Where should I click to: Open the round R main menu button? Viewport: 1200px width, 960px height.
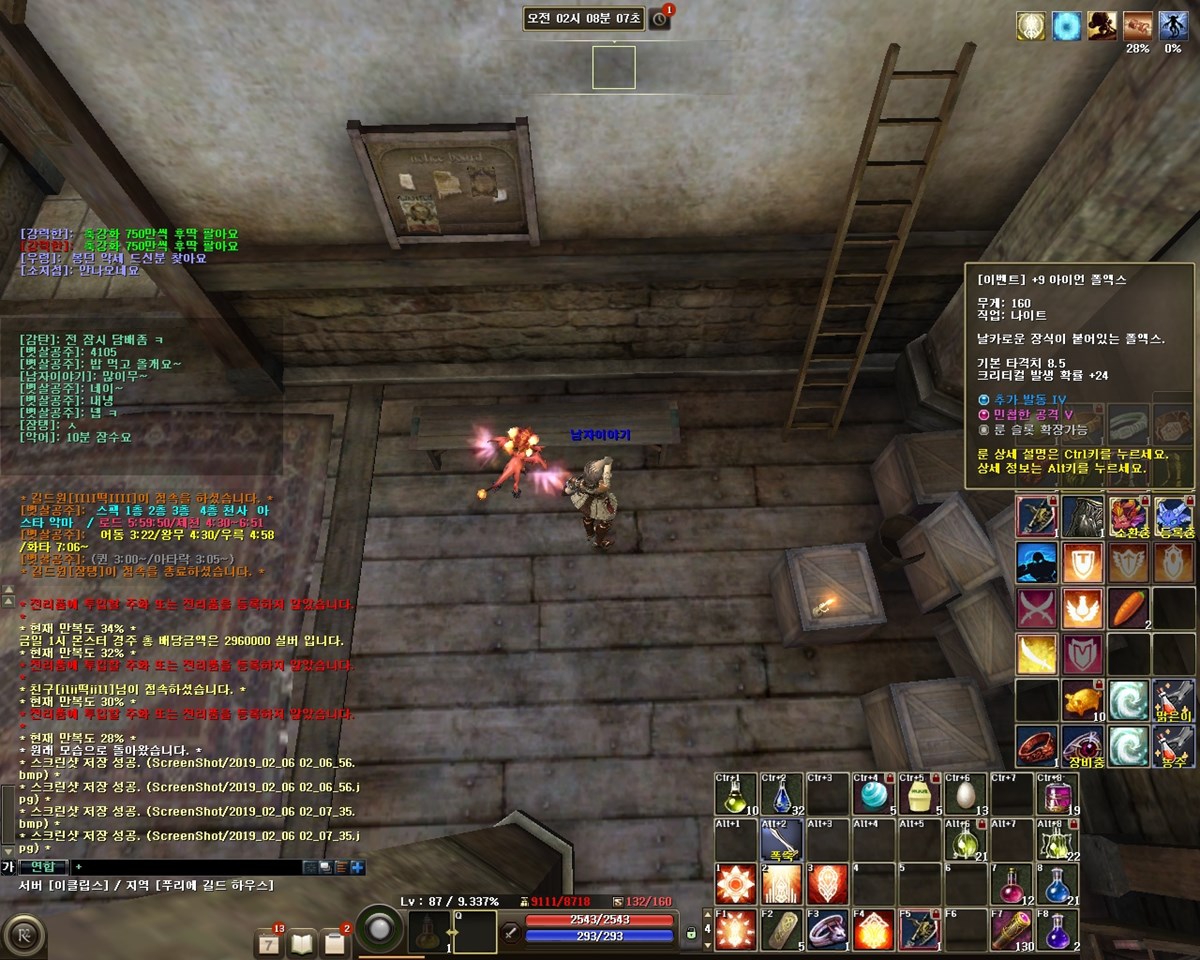click(x=22, y=937)
